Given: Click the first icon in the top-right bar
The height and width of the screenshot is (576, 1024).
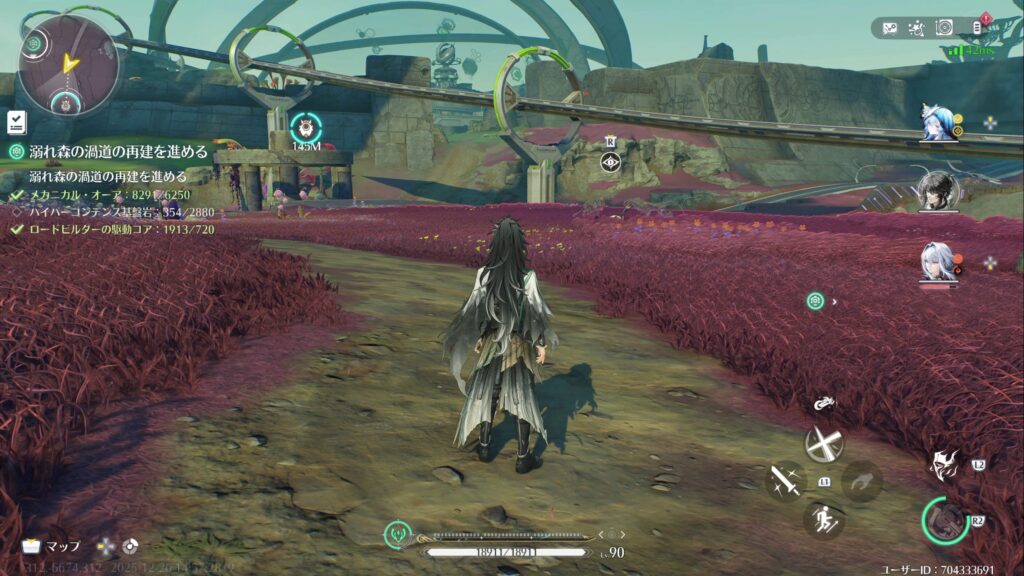Looking at the screenshot, I should pos(890,28).
